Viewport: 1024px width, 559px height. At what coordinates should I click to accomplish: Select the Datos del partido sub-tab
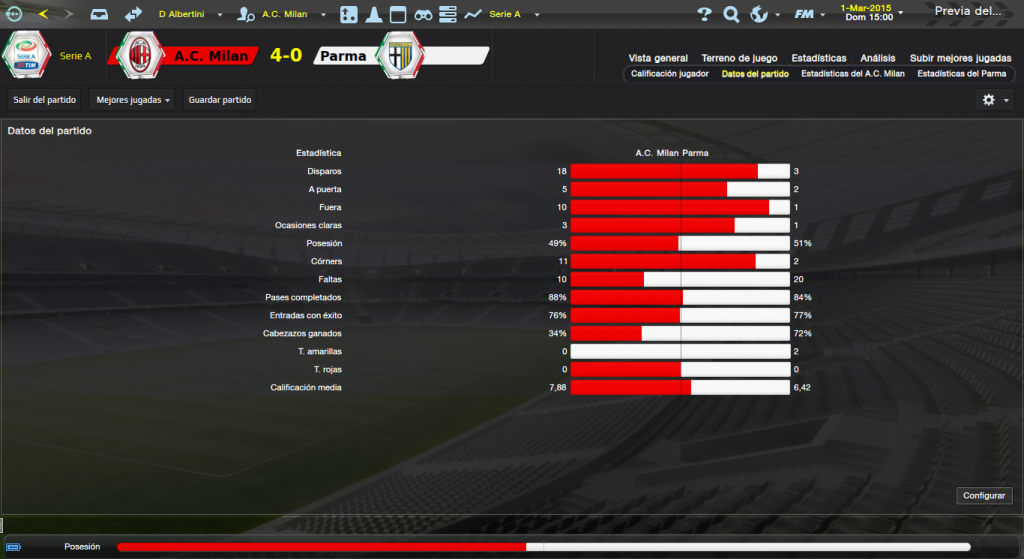(755, 74)
